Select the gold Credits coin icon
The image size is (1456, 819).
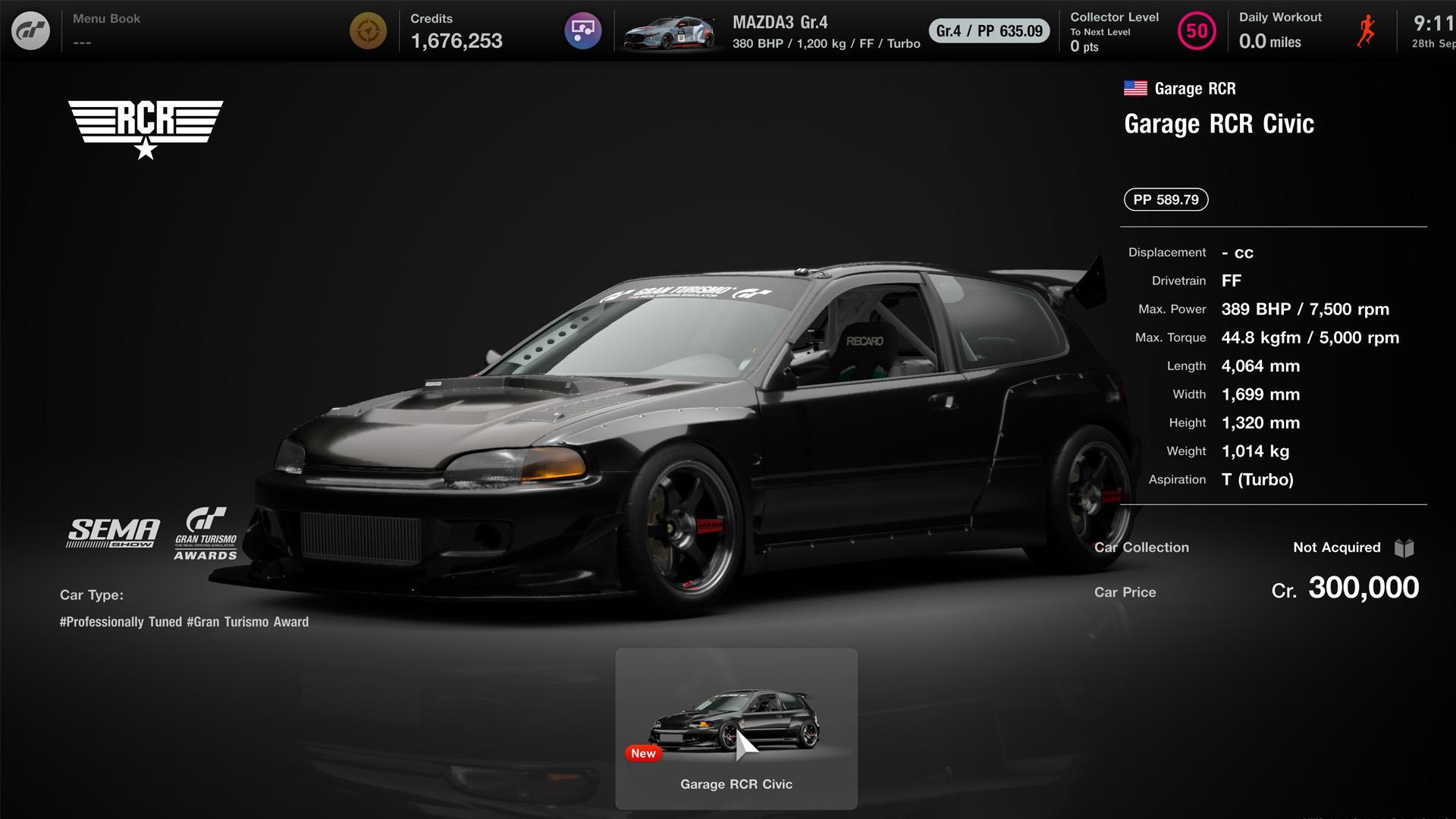369,31
